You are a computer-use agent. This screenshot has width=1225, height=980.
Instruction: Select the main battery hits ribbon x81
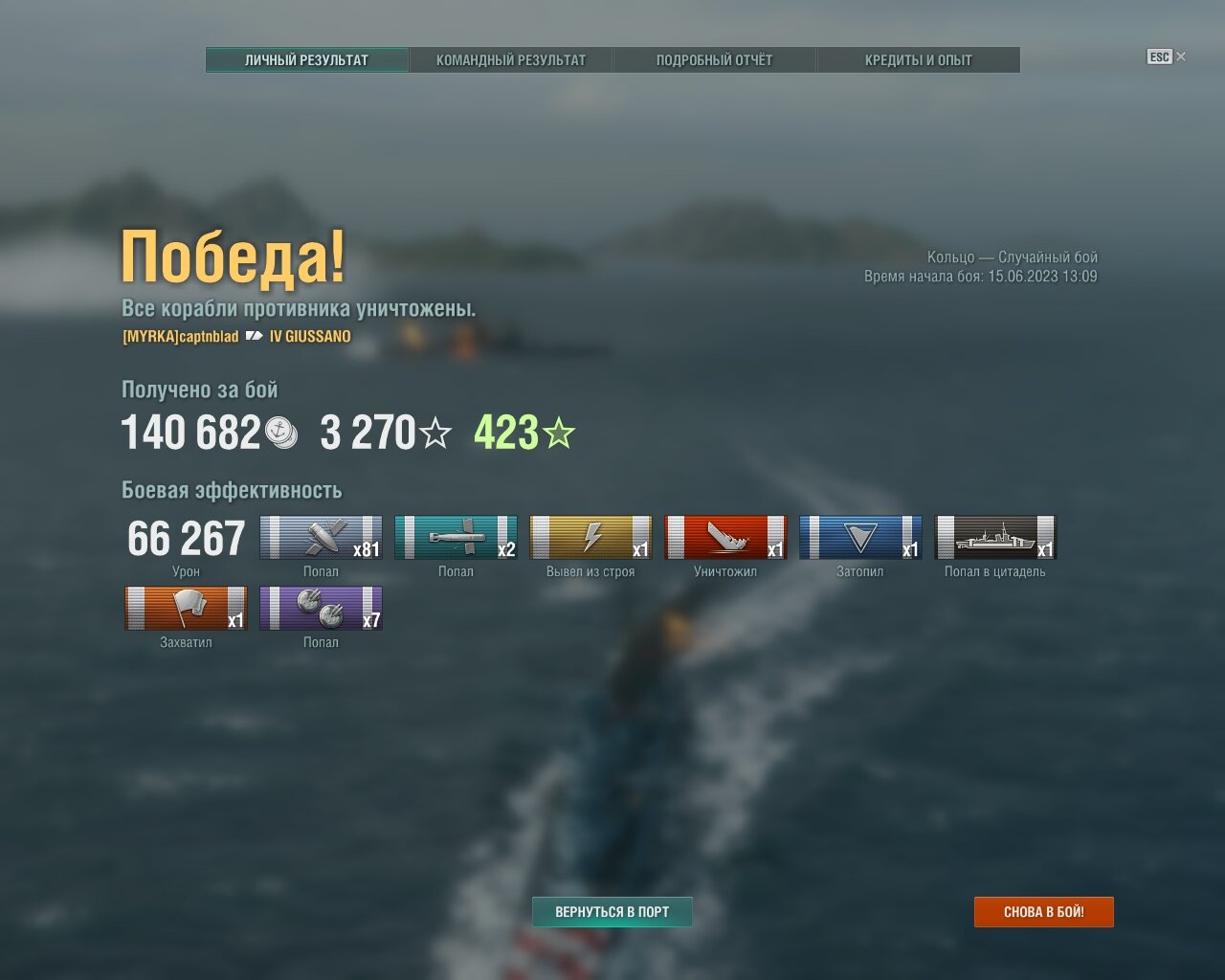(321, 538)
